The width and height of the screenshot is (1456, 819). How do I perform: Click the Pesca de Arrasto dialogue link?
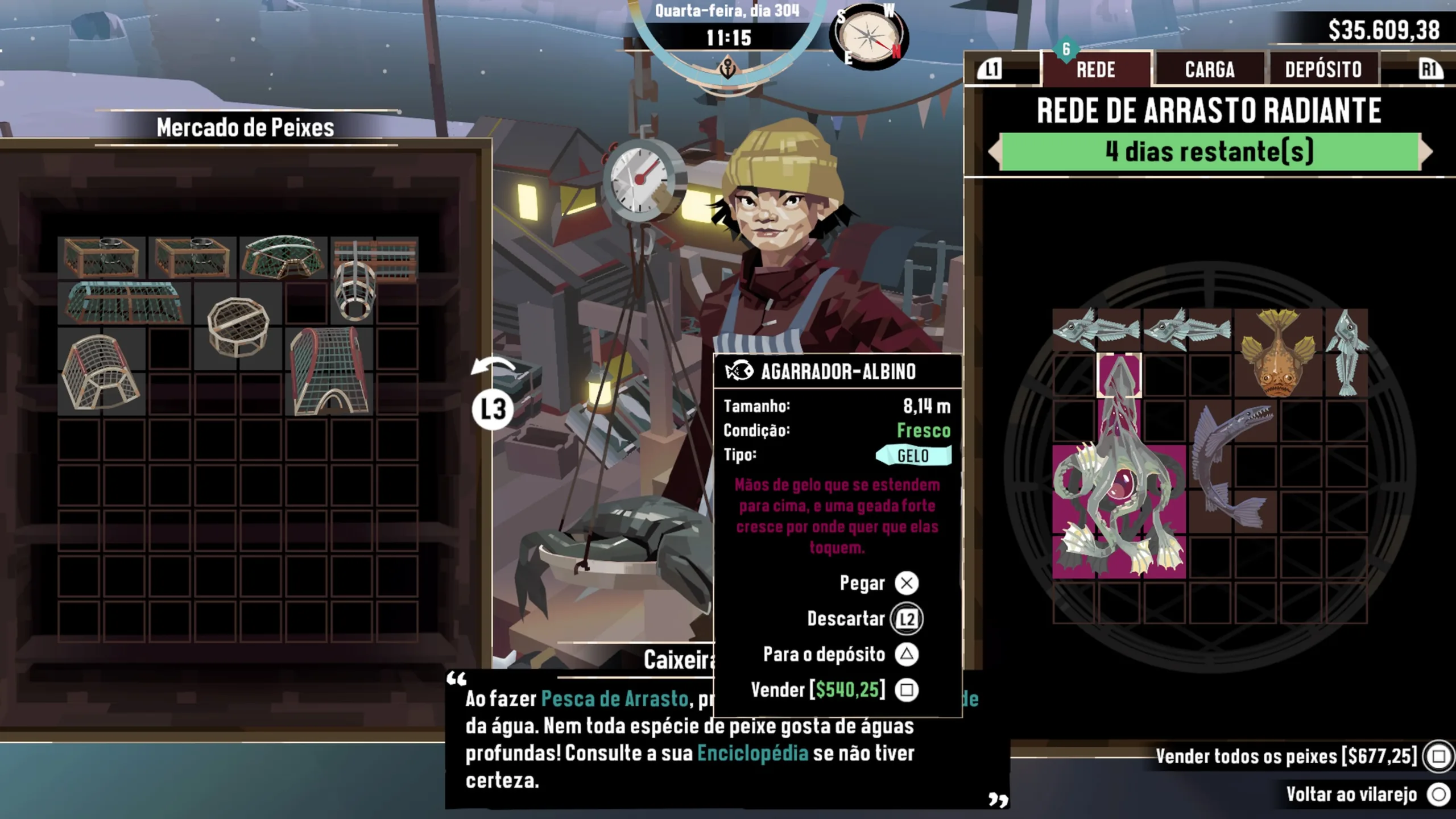(614, 698)
